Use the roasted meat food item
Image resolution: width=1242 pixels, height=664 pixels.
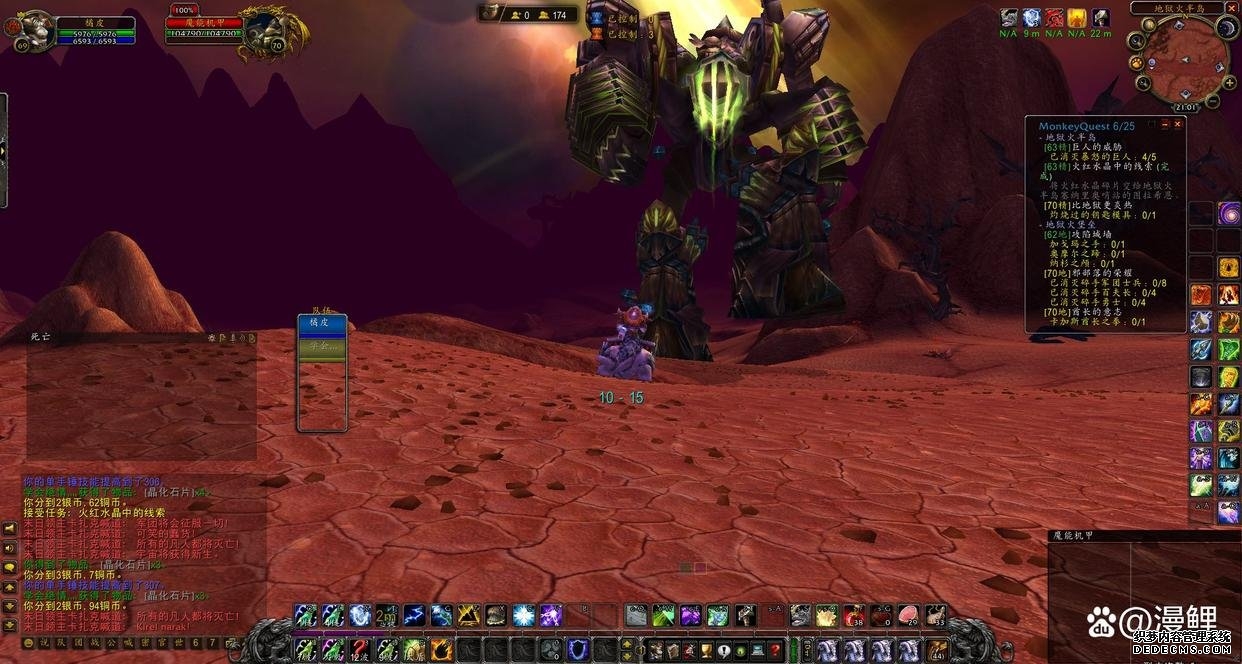(x=908, y=616)
